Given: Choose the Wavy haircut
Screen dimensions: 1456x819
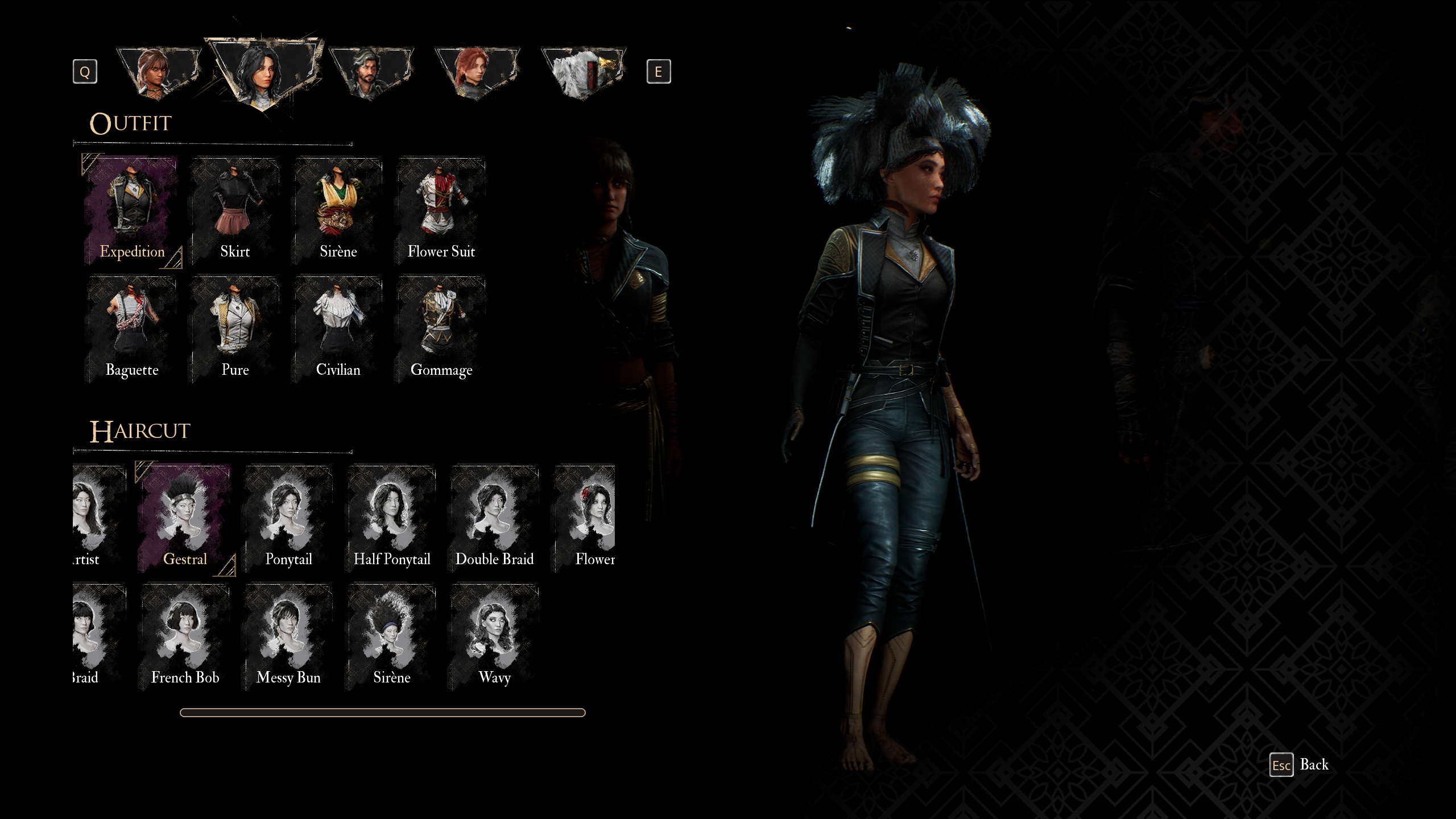Looking at the screenshot, I should [494, 636].
